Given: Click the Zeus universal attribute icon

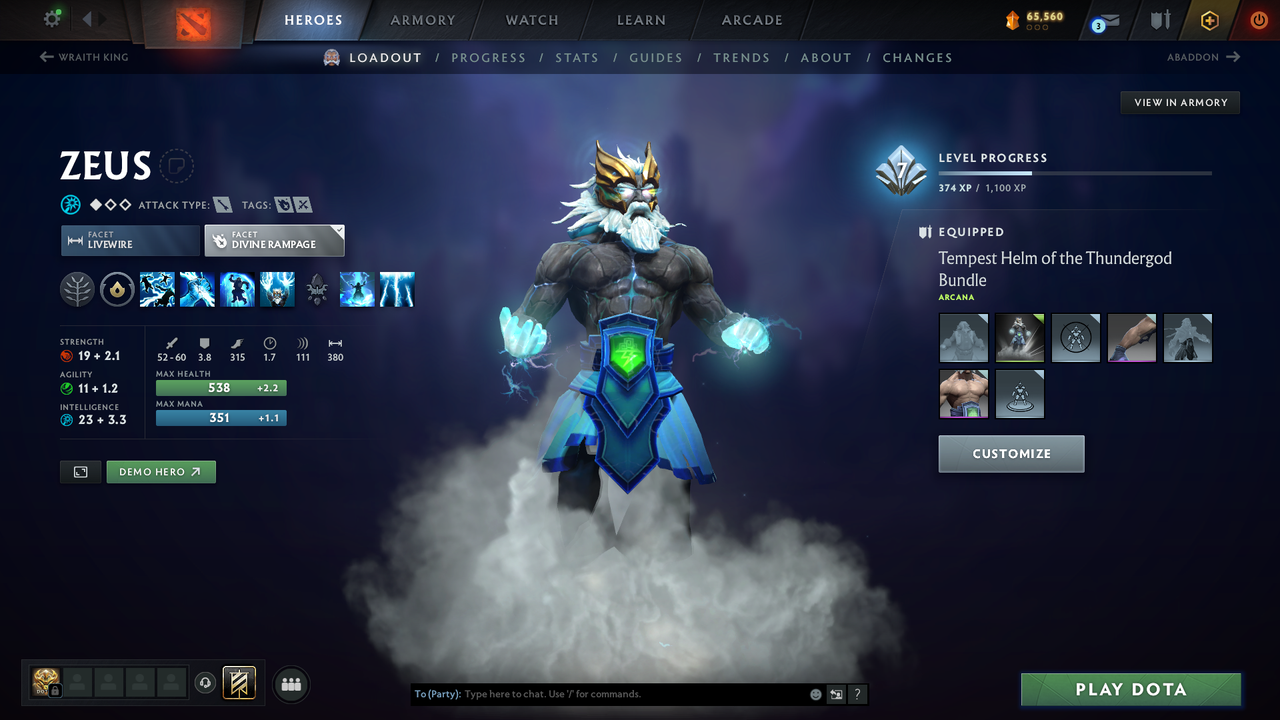Looking at the screenshot, I should [70, 204].
